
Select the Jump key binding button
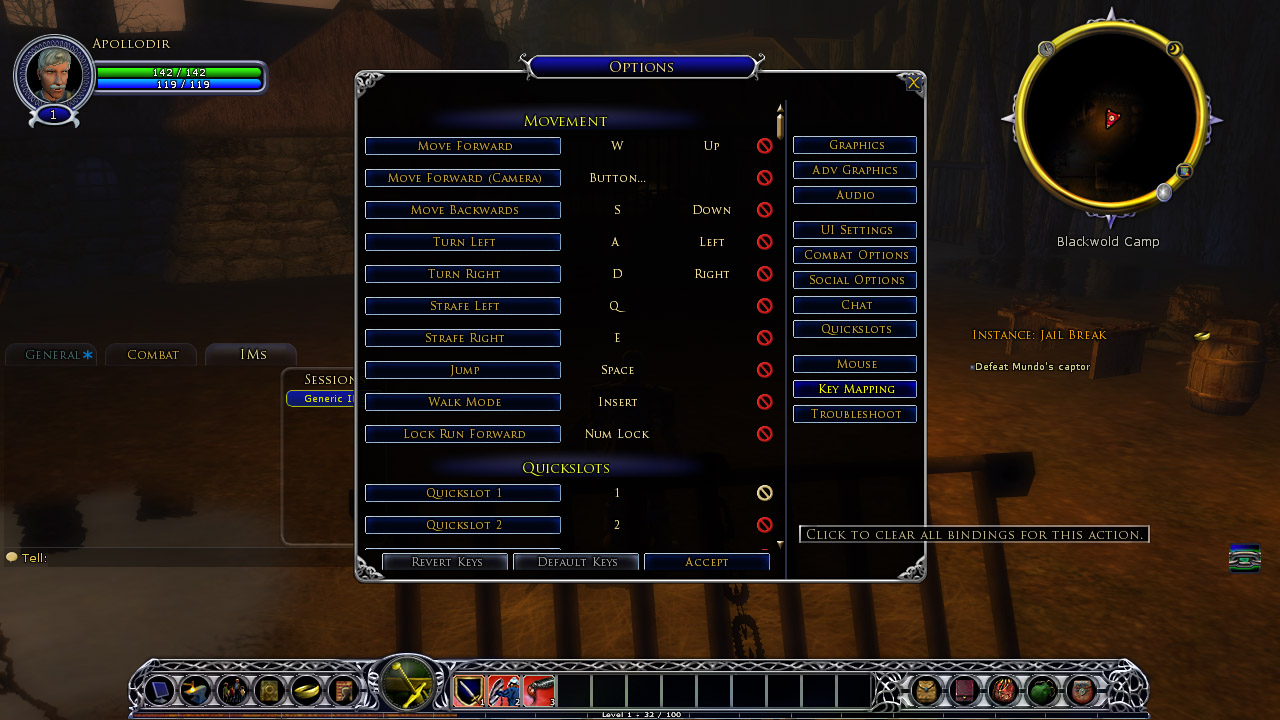(x=462, y=370)
